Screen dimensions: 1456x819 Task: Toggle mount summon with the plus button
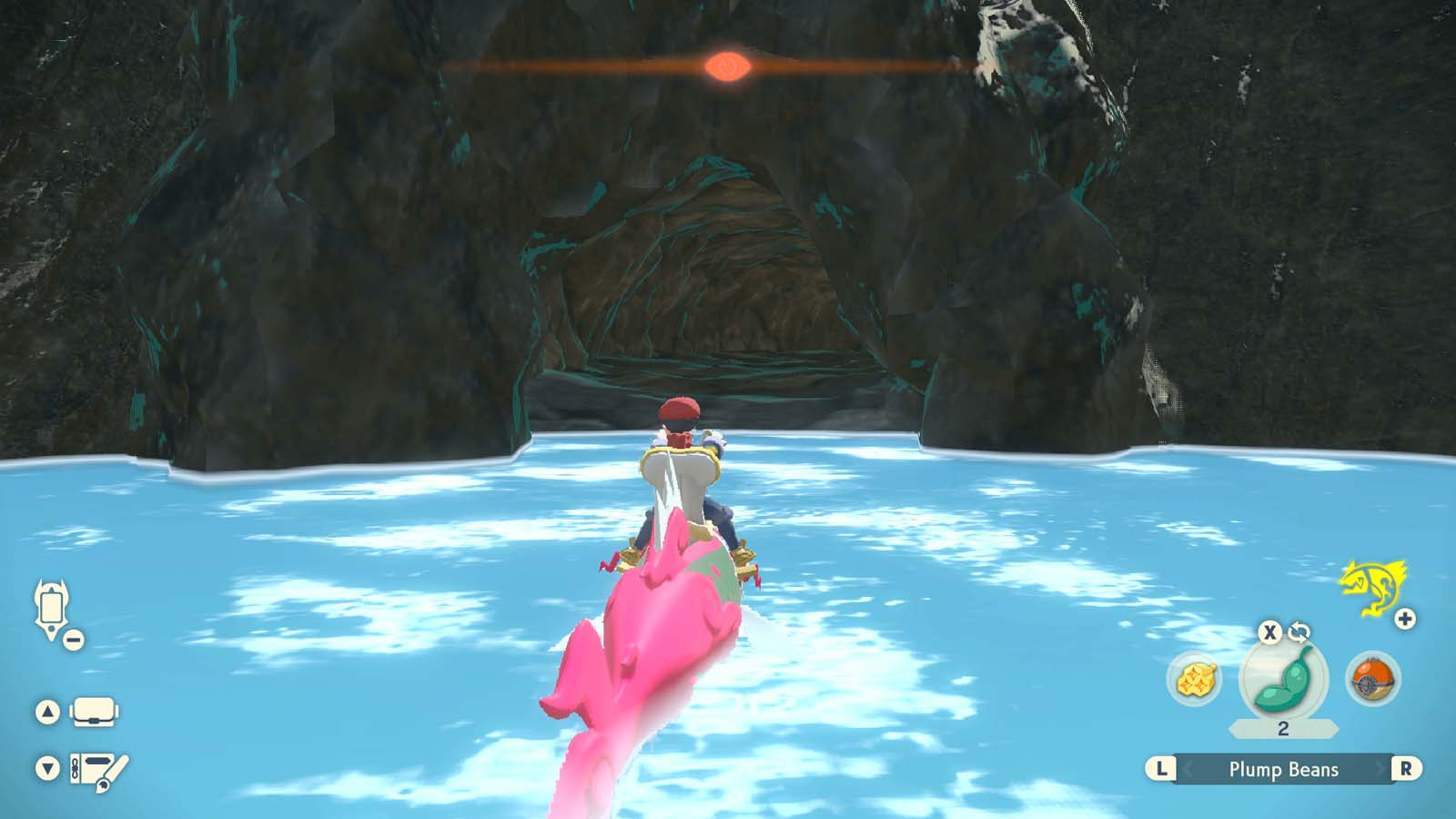[1404, 620]
